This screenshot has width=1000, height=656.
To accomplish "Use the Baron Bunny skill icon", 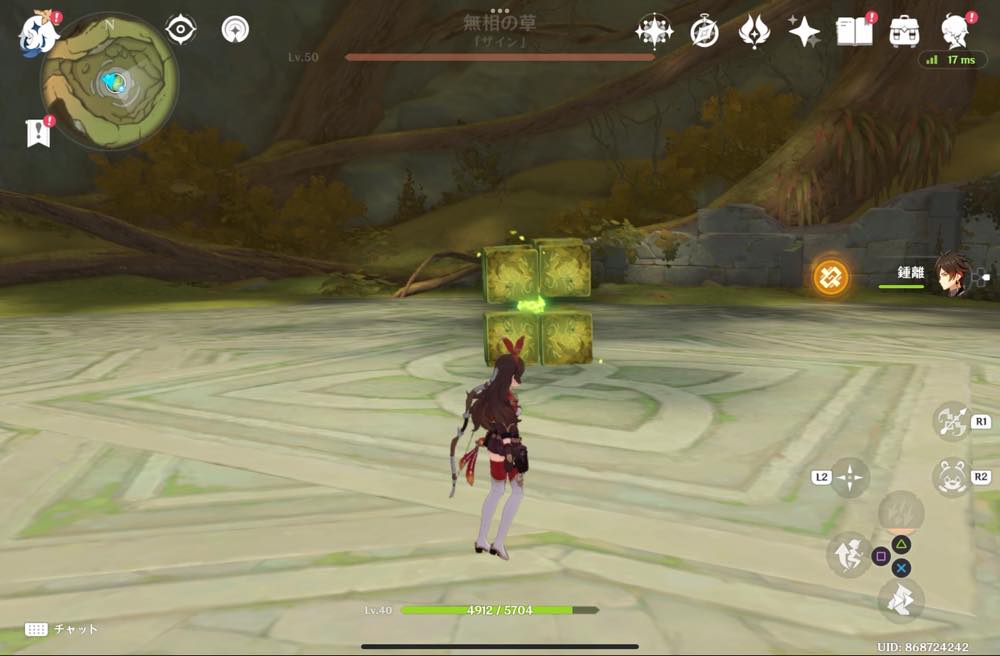I will coord(951,477).
